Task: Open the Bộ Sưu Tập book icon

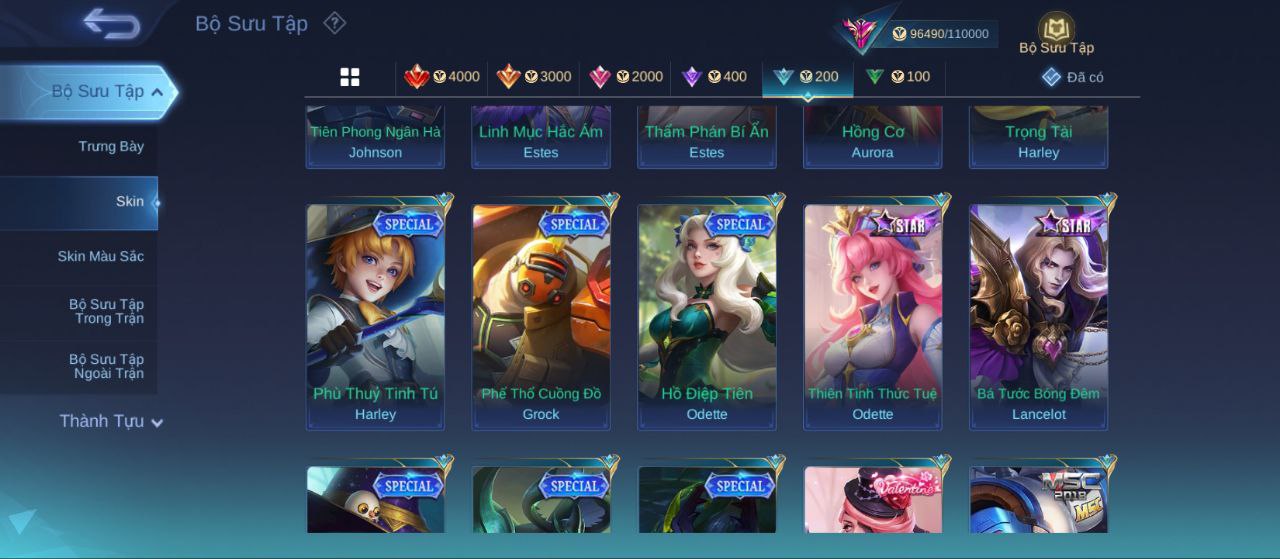Action: pyautogui.click(x=1056, y=33)
